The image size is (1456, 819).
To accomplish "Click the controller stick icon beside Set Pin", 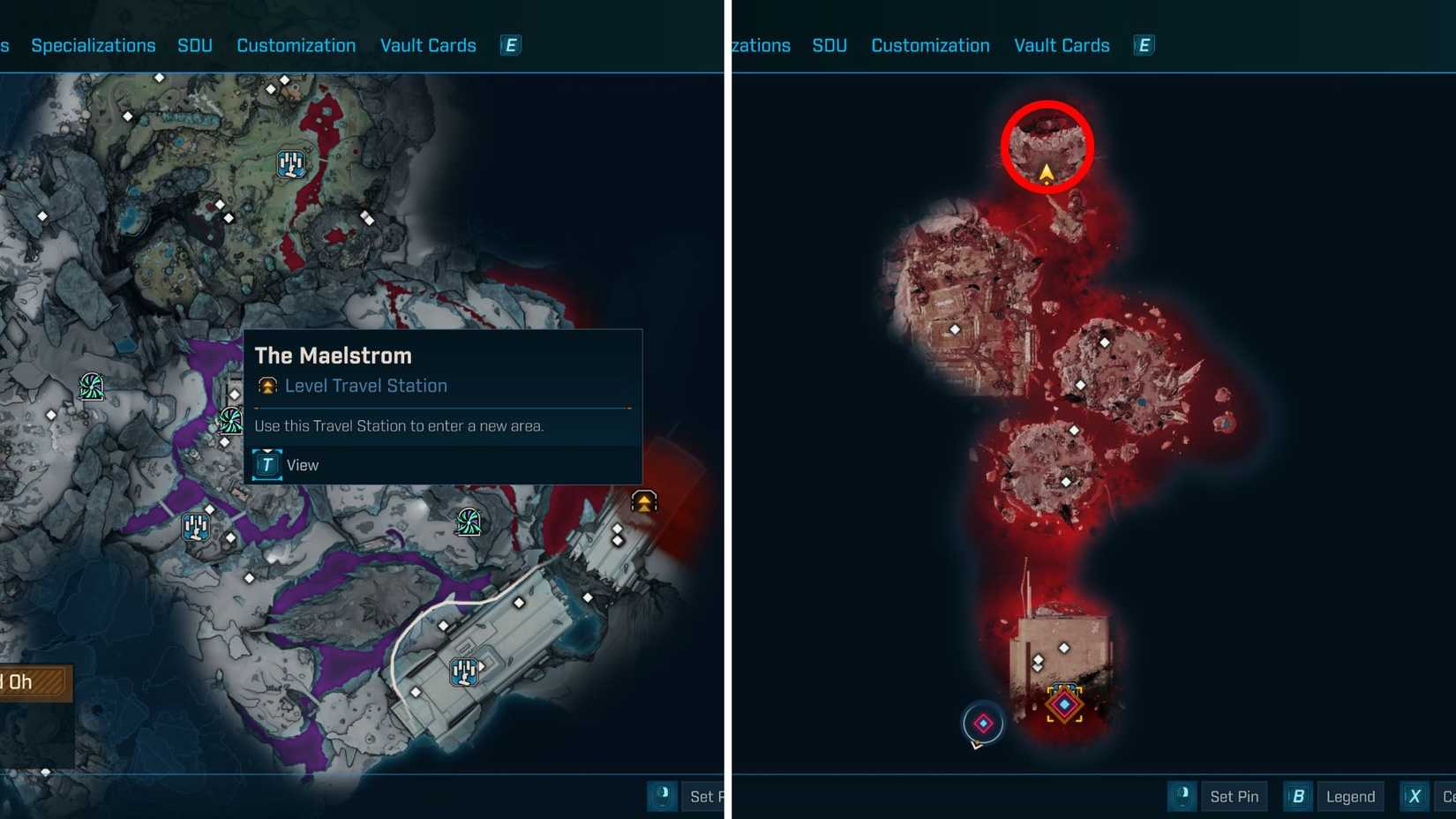I will pyautogui.click(x=1182, y=796).
